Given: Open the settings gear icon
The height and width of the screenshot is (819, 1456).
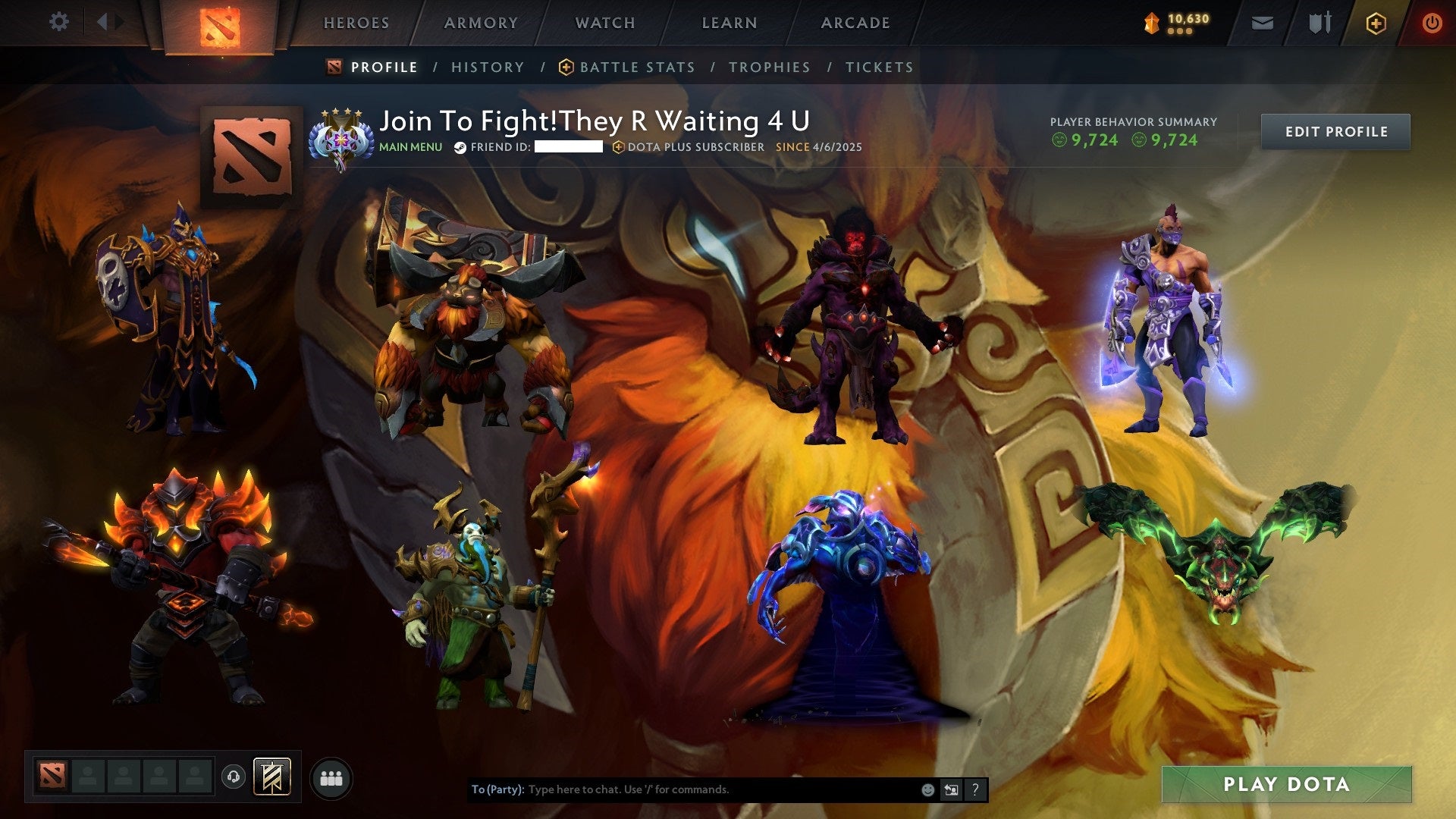Looking at the screenshot, I should [x=59, y=22].
